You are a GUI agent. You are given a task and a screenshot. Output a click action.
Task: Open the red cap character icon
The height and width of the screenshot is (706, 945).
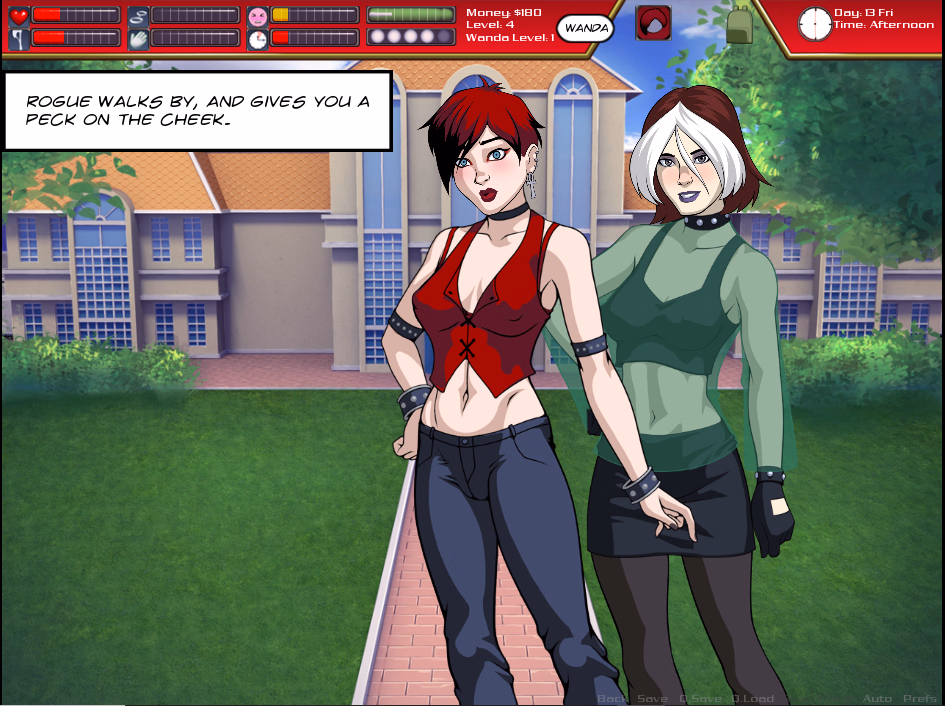tap(653, 24)
